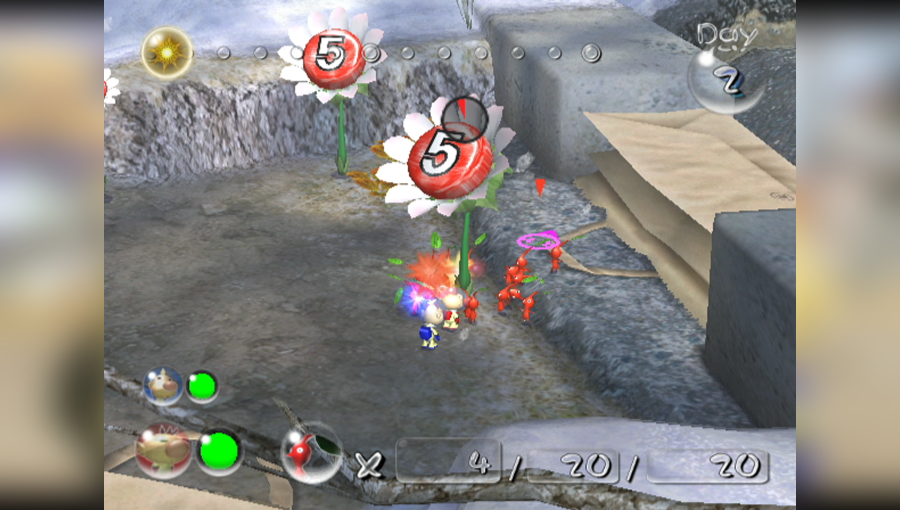Screen dimensions: 900x510
Task: Switch to the small standby captain portrait
Action: pos(163,386)
